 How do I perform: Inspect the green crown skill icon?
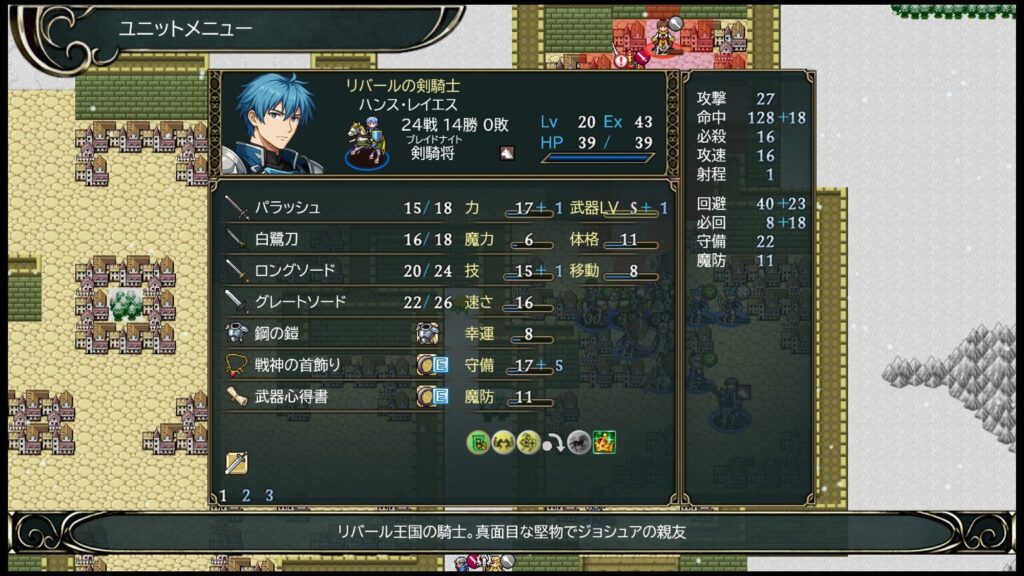(x=604, y=442)
